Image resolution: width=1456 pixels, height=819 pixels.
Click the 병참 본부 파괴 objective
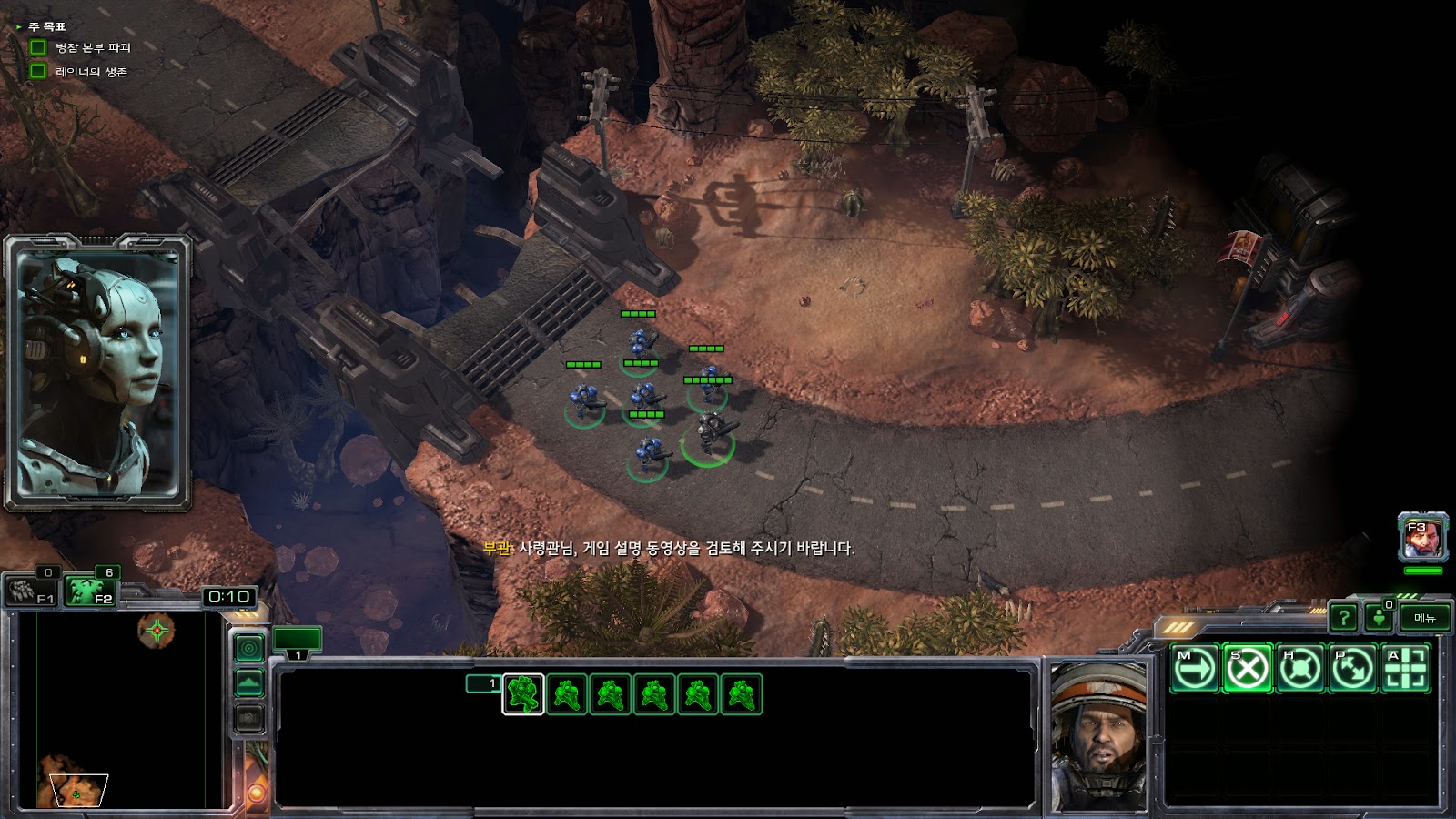pos(92,47)
